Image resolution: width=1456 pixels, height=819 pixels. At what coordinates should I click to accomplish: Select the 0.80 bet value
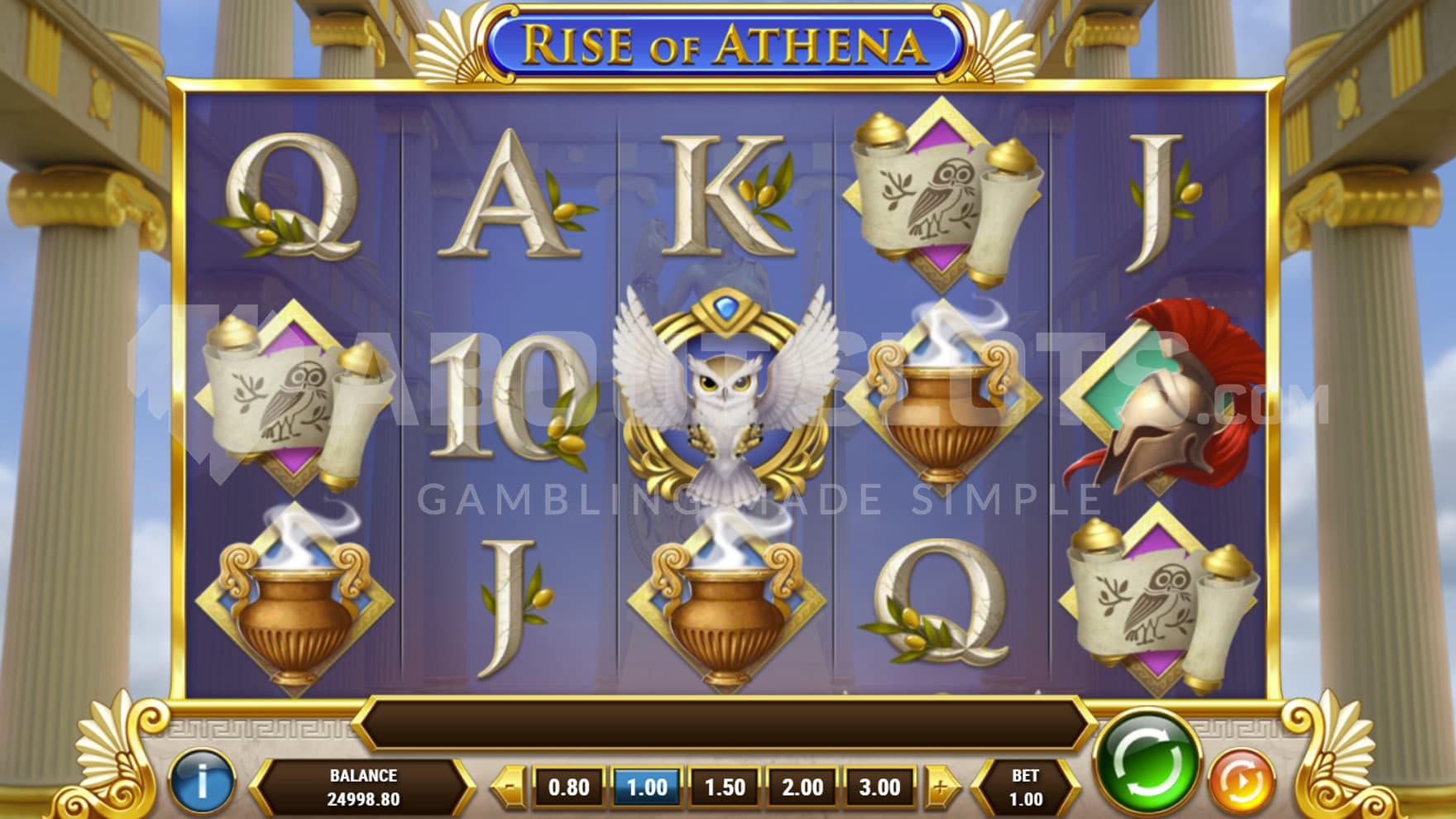(x=569, y=787)
